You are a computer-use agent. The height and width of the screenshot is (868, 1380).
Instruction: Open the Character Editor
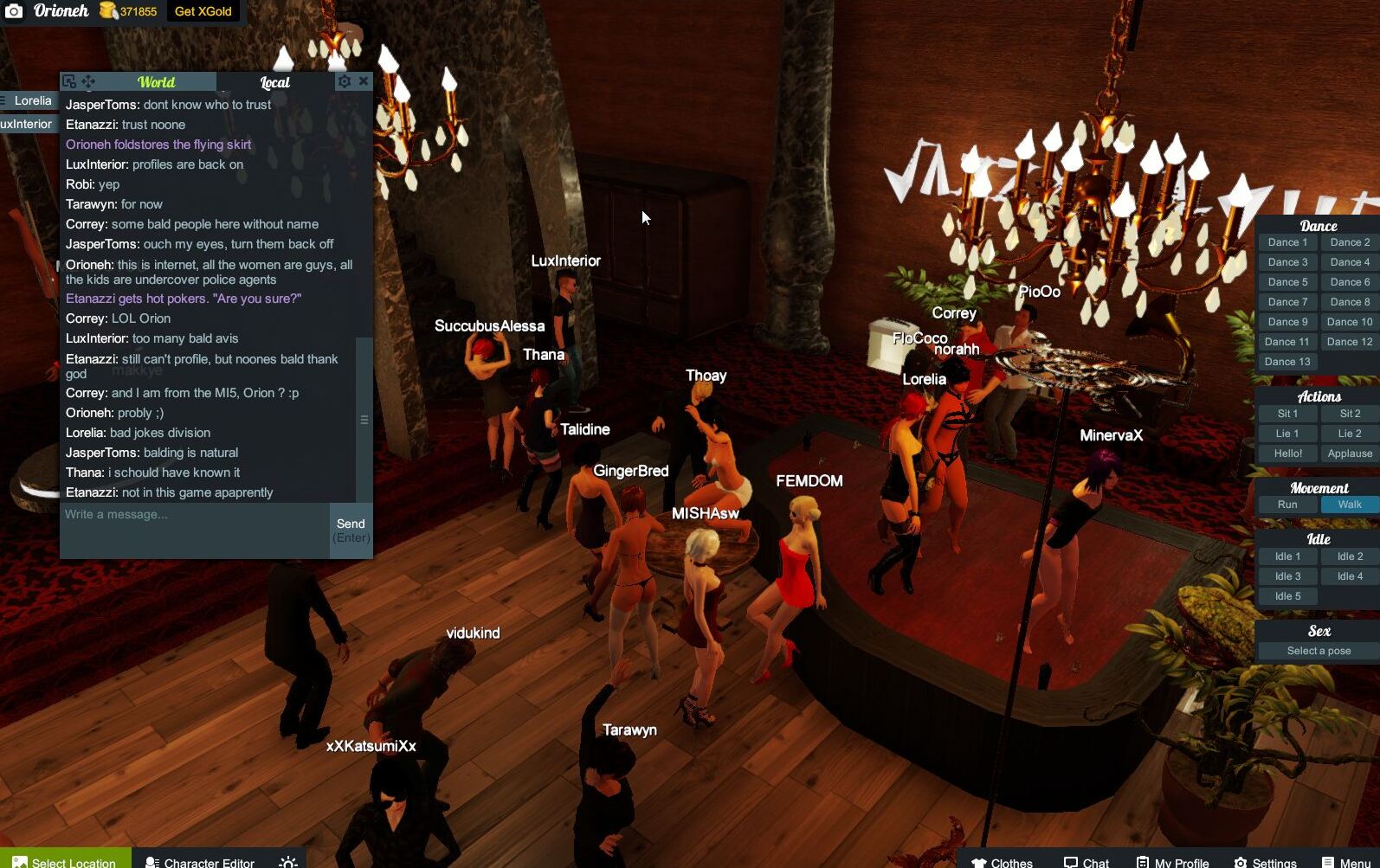click(200, 861)
